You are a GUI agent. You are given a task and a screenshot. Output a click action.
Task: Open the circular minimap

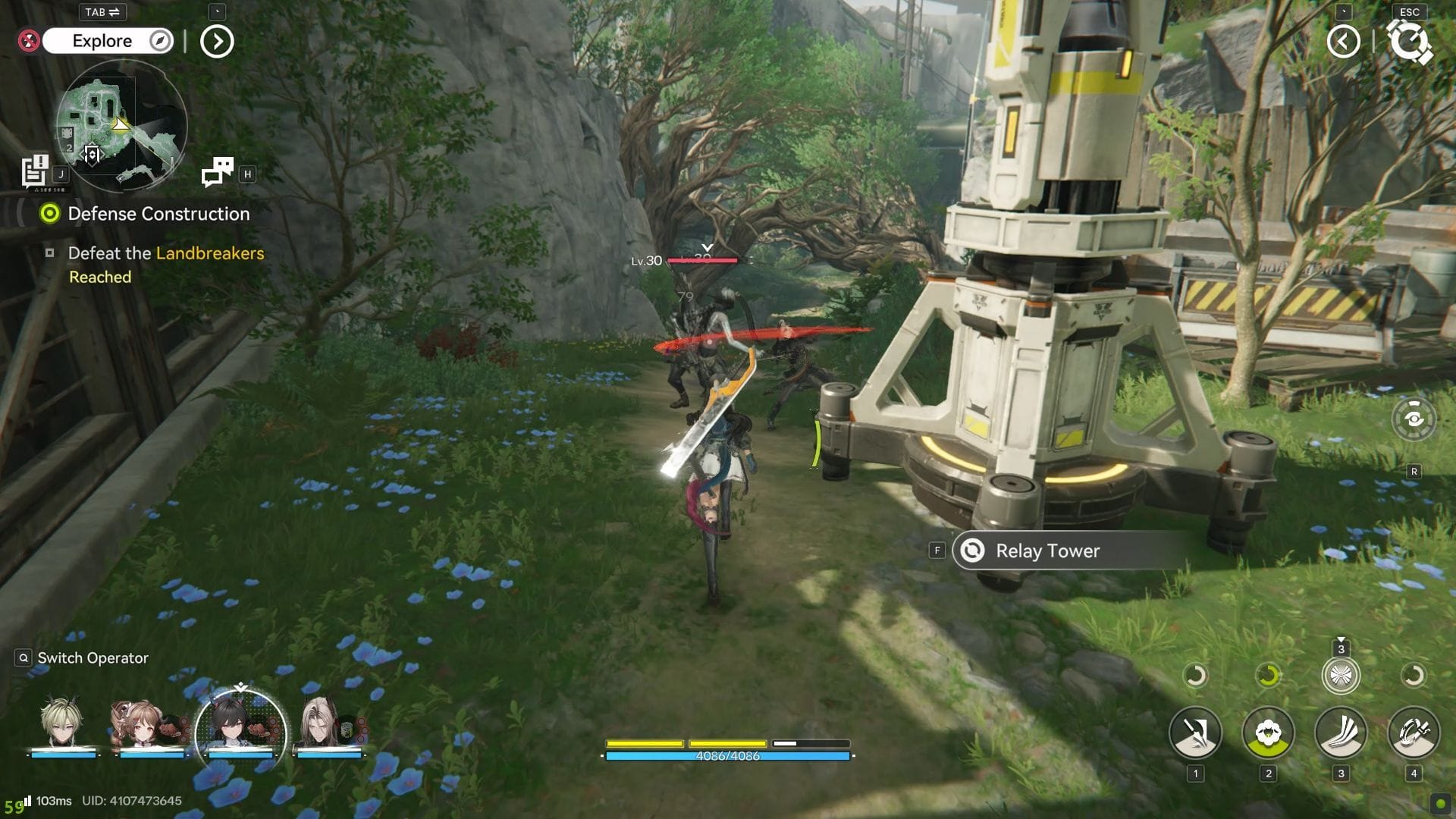pos(121,125)
